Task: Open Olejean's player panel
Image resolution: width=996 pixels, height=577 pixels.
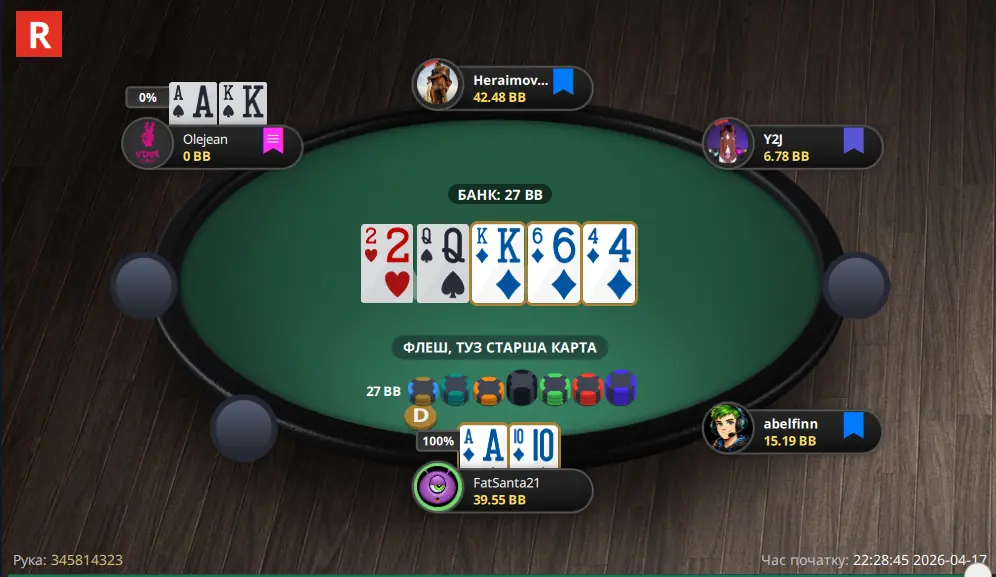Action: (x=215, y=147)
